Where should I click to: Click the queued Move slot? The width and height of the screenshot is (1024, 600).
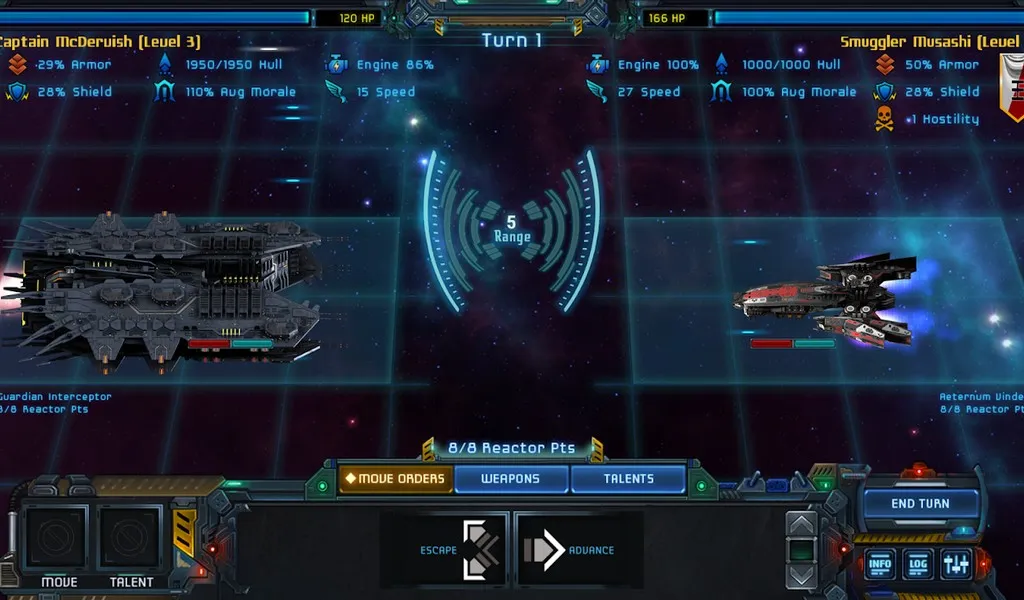(x=57, y=538)
